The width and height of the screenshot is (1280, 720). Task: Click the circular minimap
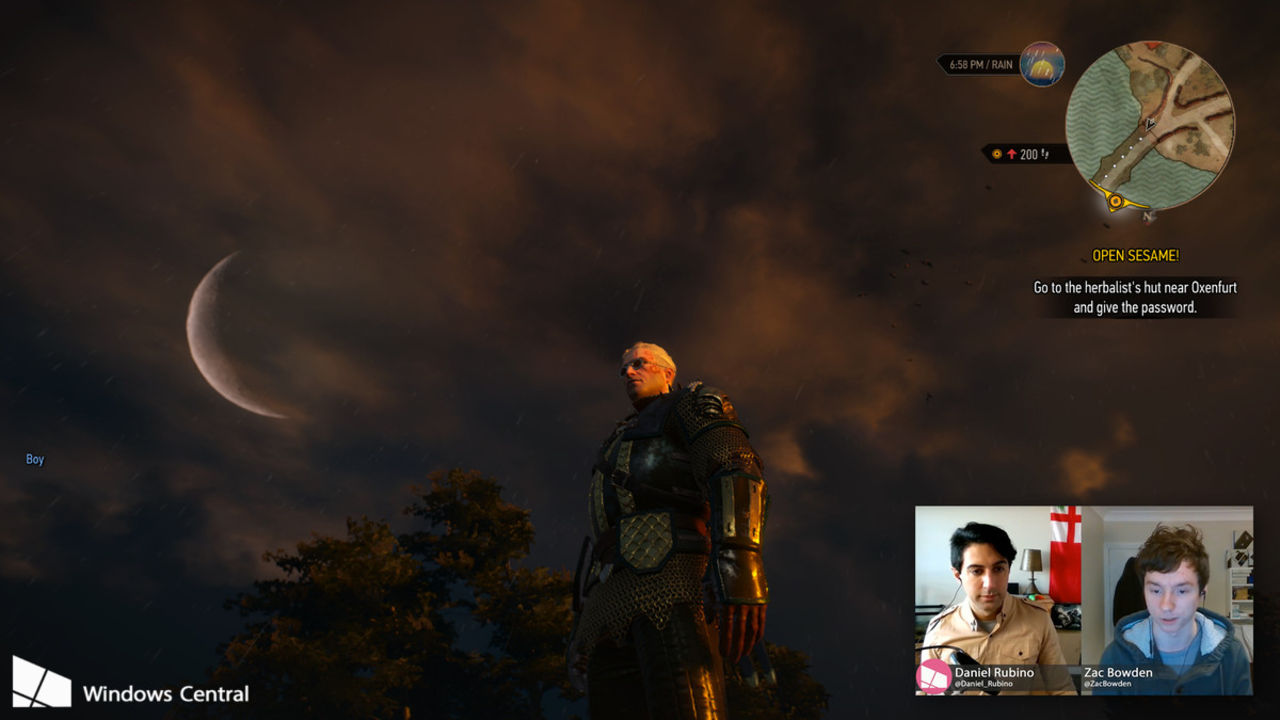1149,125
